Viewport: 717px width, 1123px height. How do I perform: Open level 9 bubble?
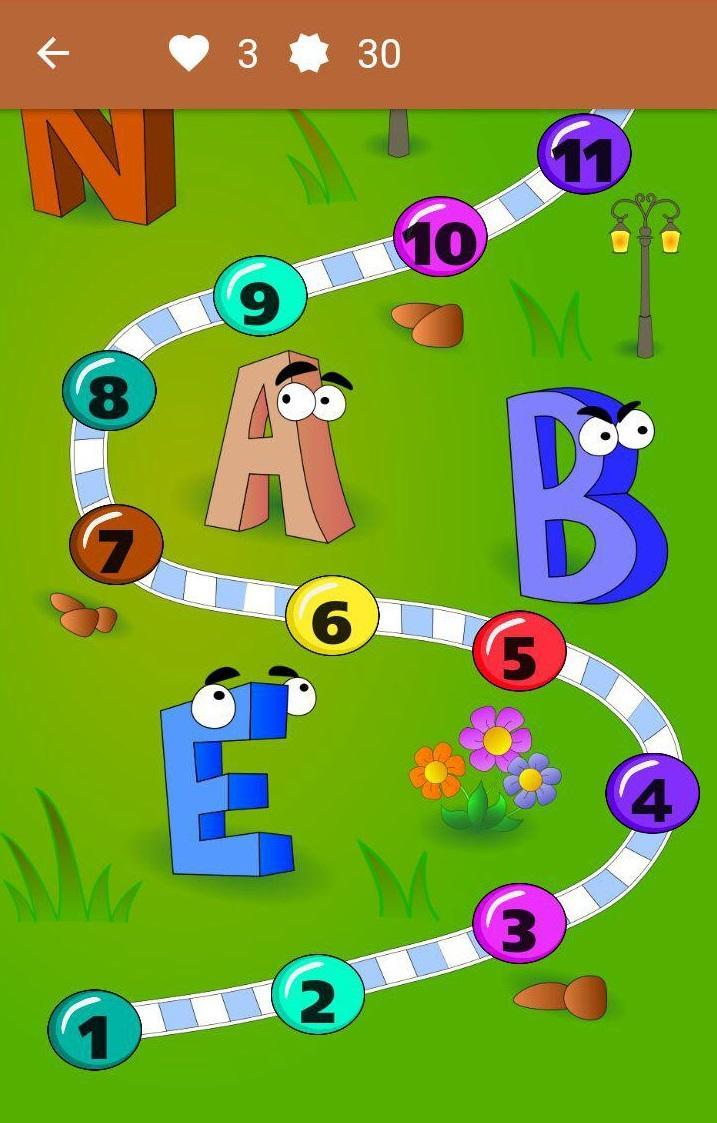pos(260,296)
